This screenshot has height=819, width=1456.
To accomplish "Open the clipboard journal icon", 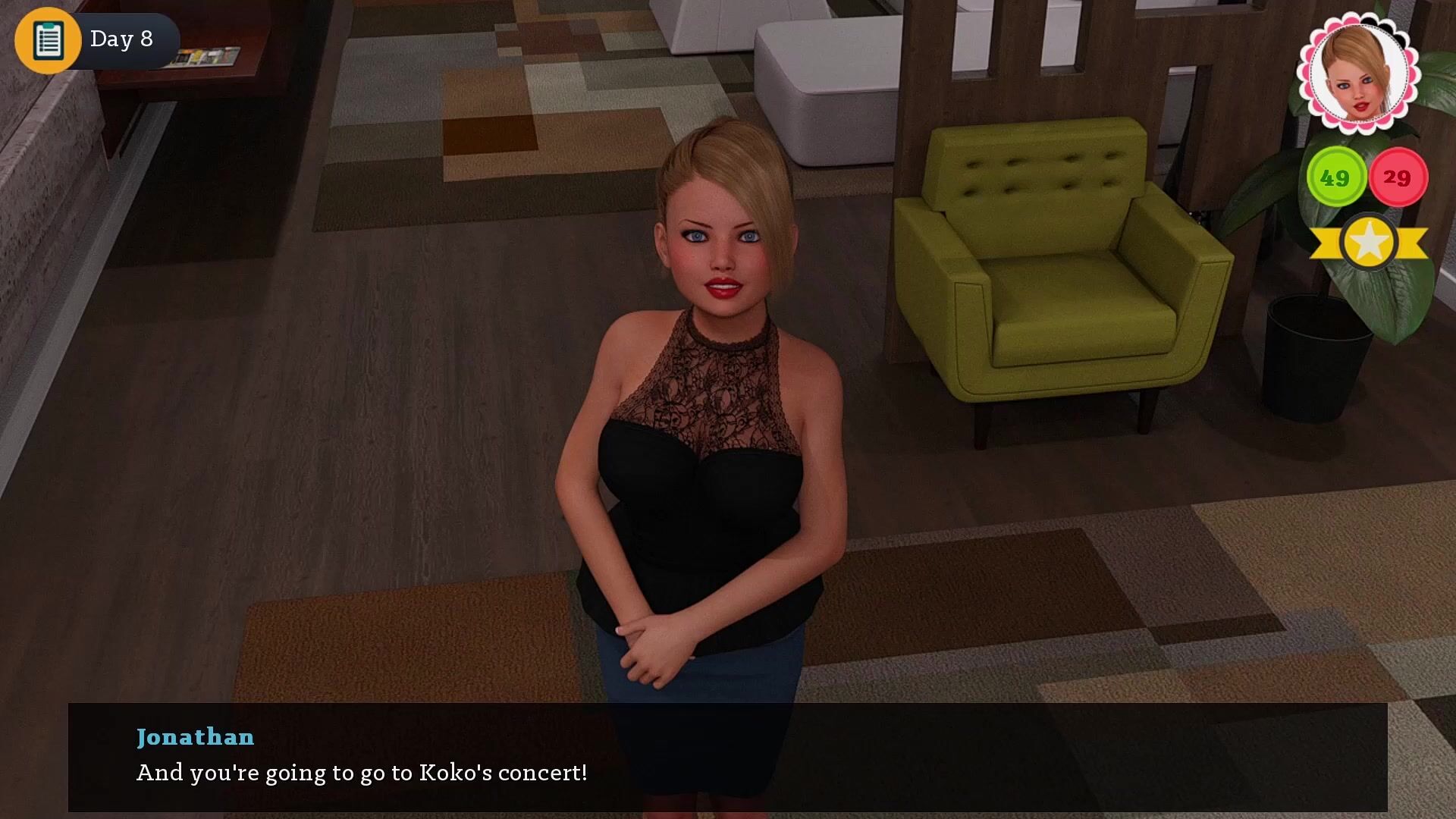I will [48, 40].
